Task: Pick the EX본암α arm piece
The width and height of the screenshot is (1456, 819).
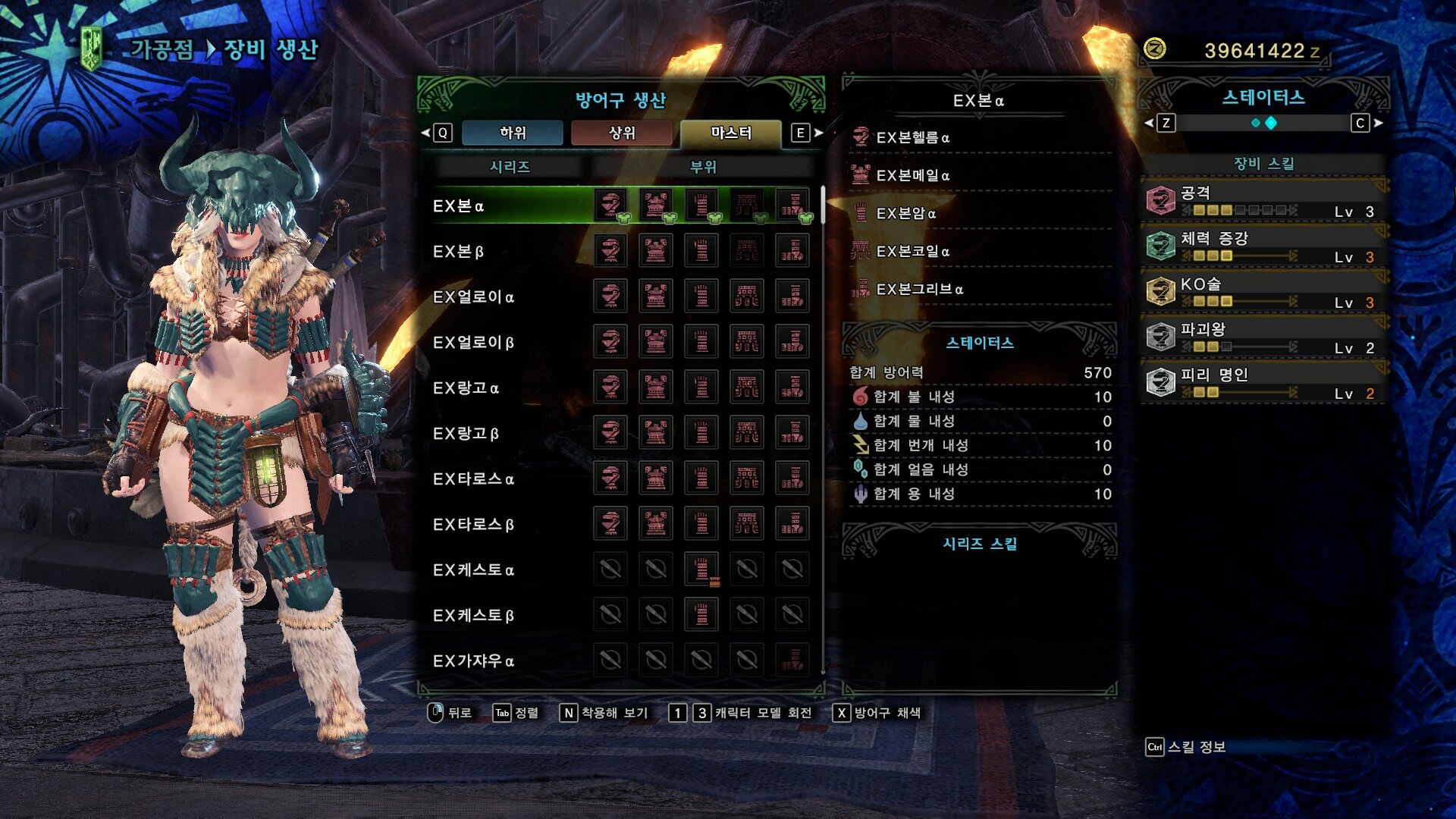Action: point(906,213)
